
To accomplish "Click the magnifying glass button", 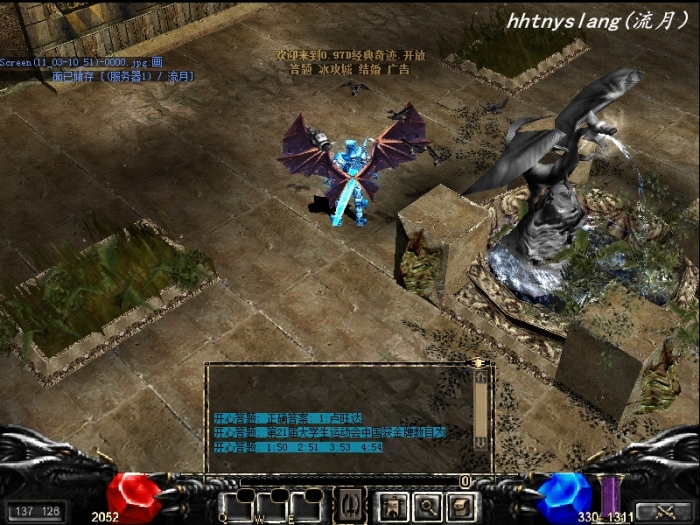I will coord(426,506).
